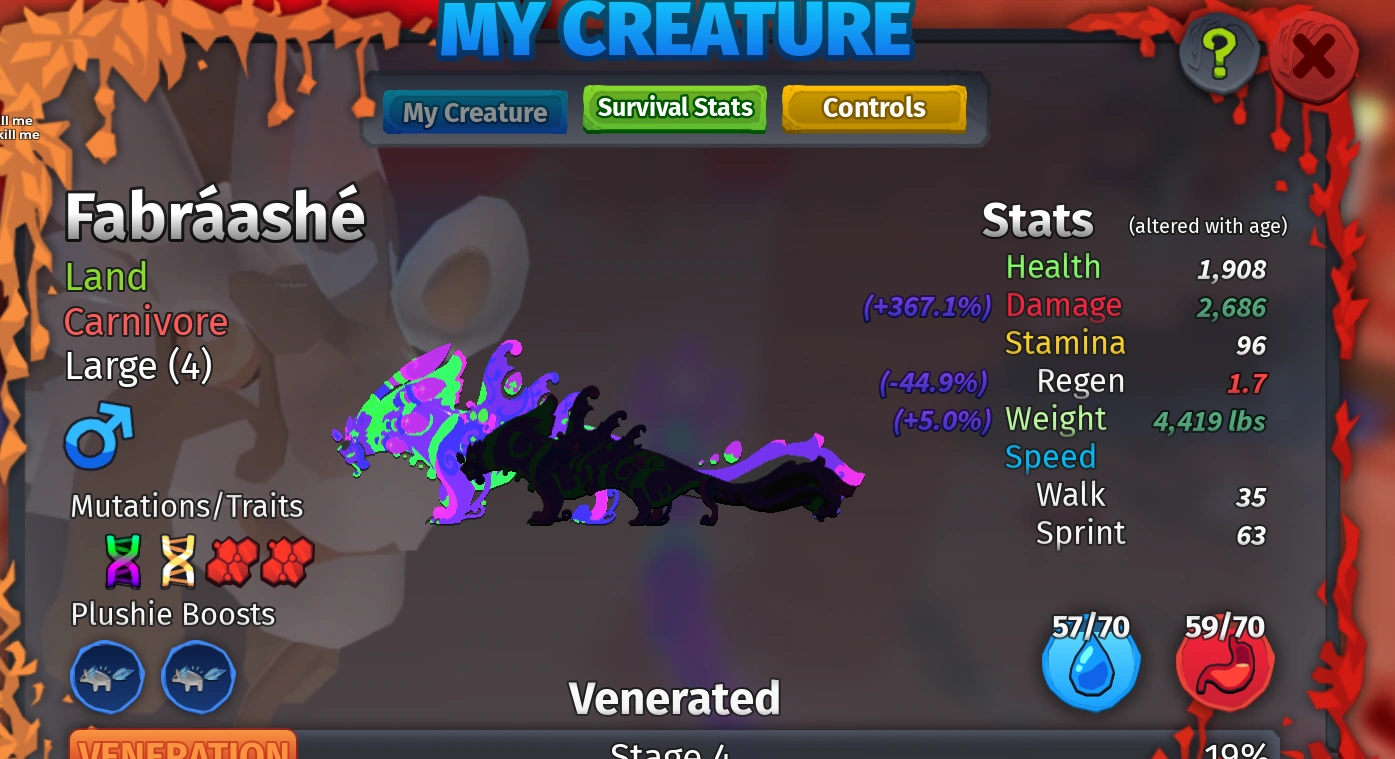Select the My Creature tab
This screenshot has height=759, width=1395.
click(474, 112)
